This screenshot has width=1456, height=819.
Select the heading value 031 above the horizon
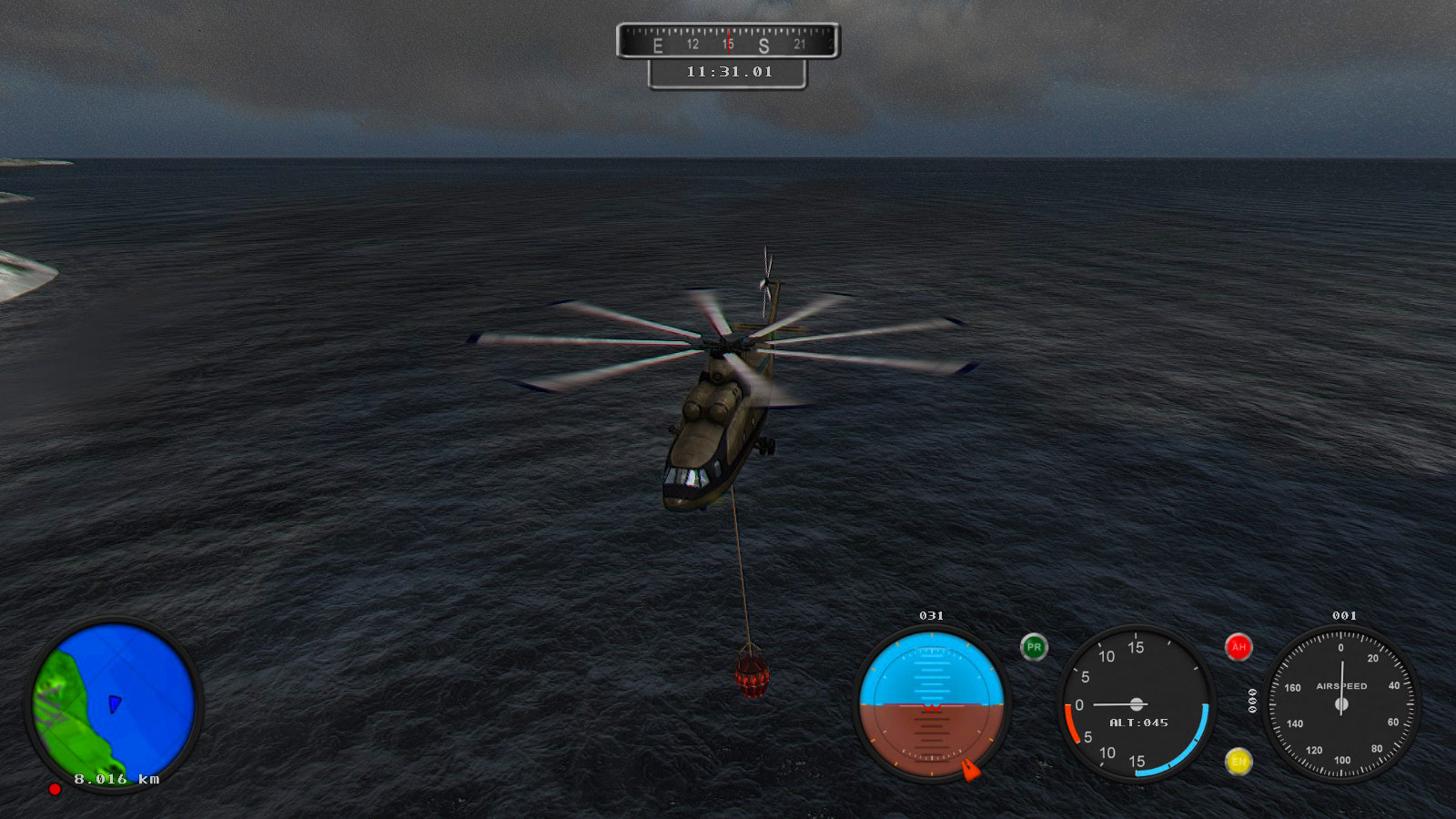coord(932,616)
